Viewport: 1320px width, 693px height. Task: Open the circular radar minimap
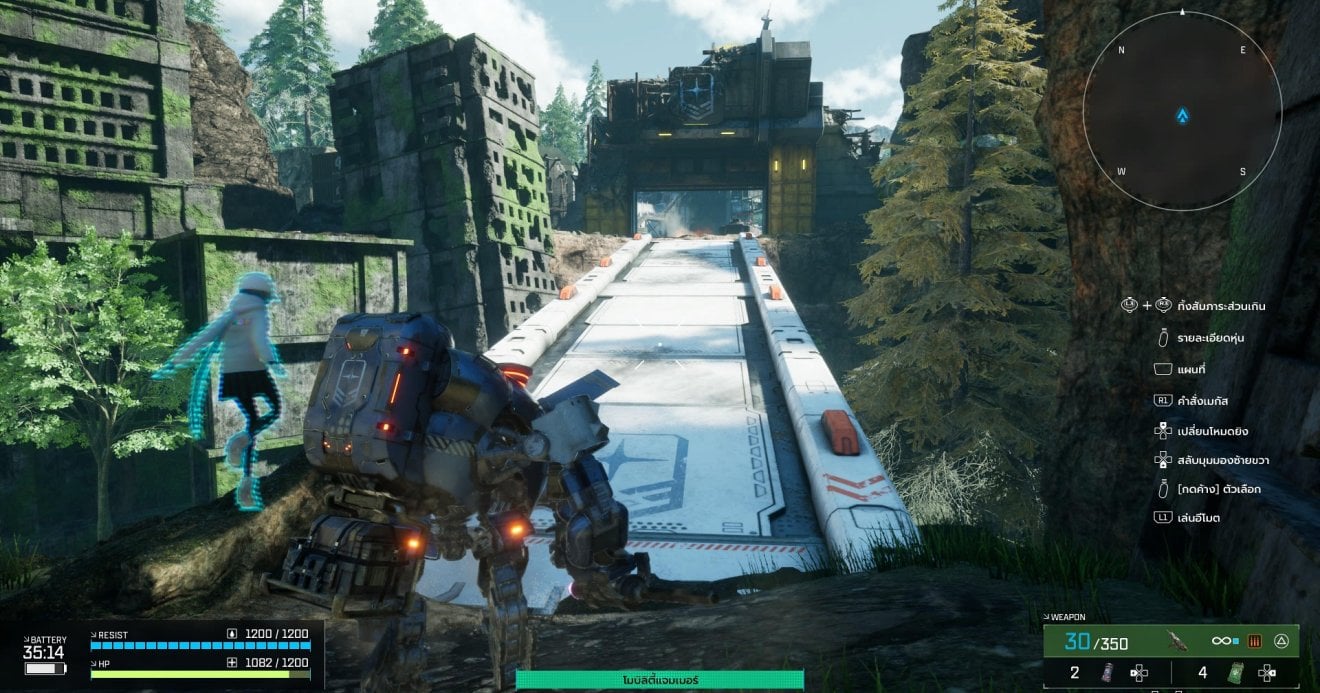click(x=1182, y=111)
